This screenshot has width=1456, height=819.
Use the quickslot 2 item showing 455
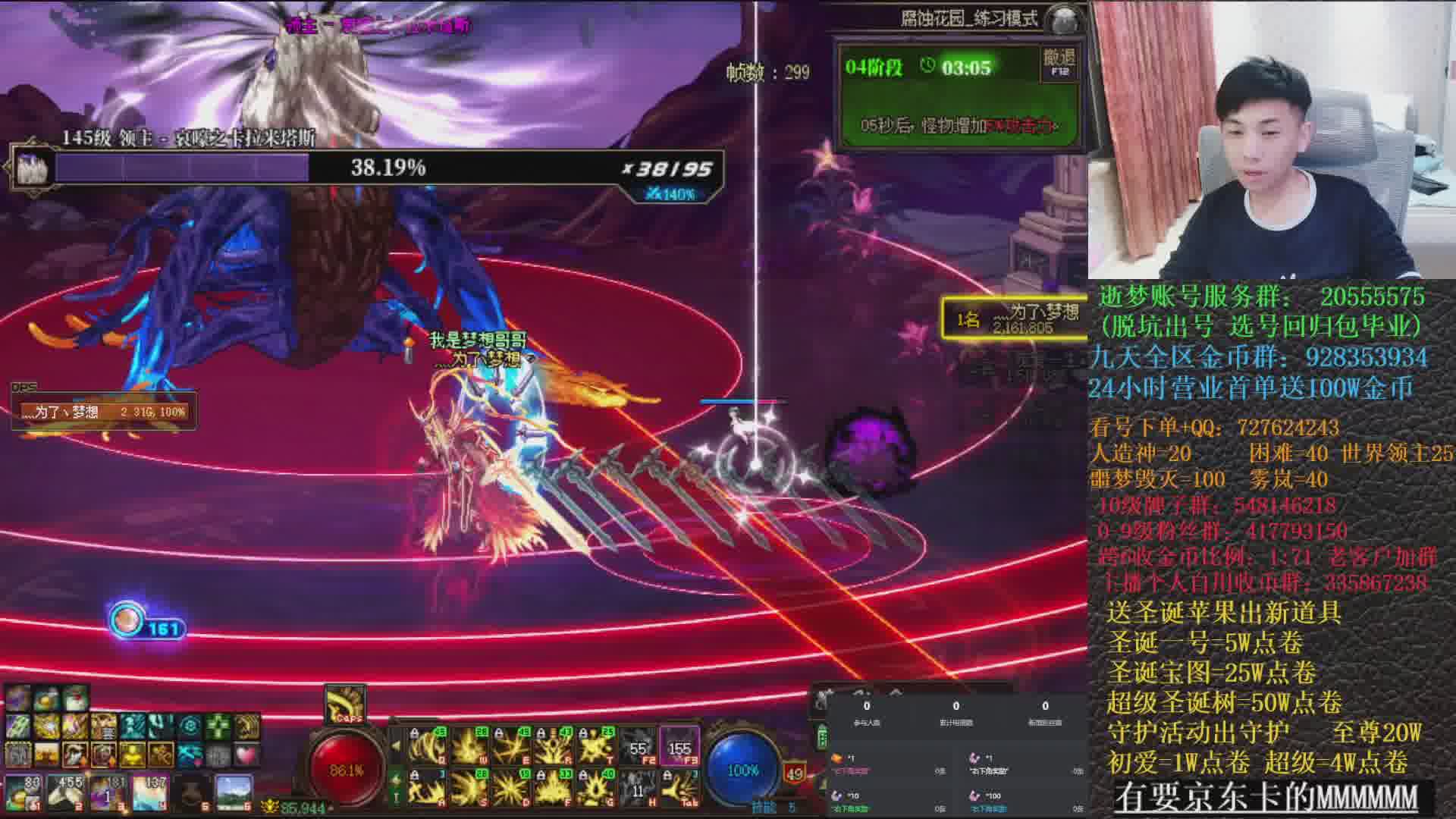(x=67, y=792)
